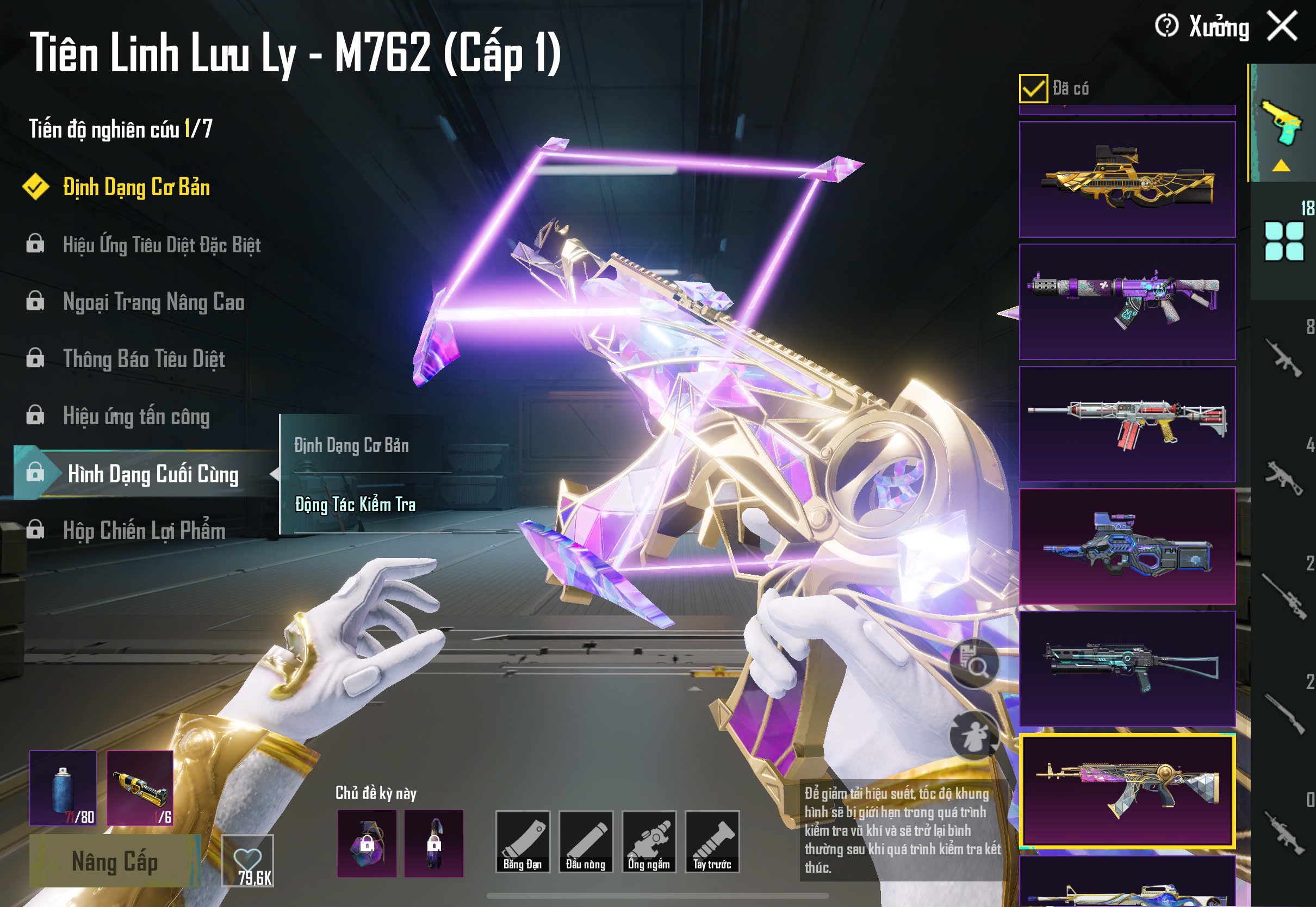Select the gold P90 skin thumbnail
This screenshot has height=907, width=1316.
[1127, 179]
